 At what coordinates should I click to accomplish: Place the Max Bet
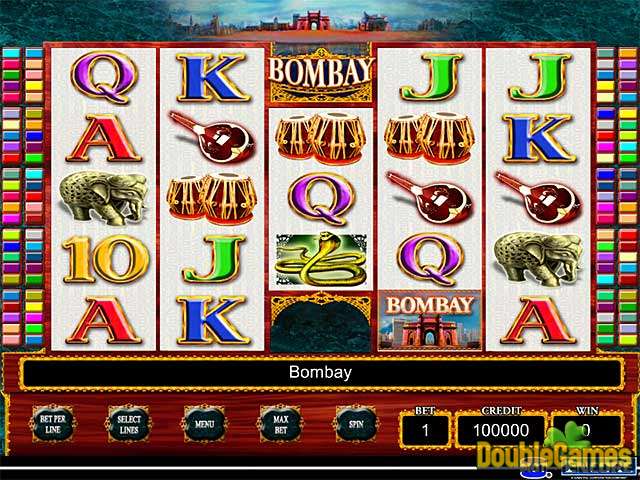tap(280, 423)
